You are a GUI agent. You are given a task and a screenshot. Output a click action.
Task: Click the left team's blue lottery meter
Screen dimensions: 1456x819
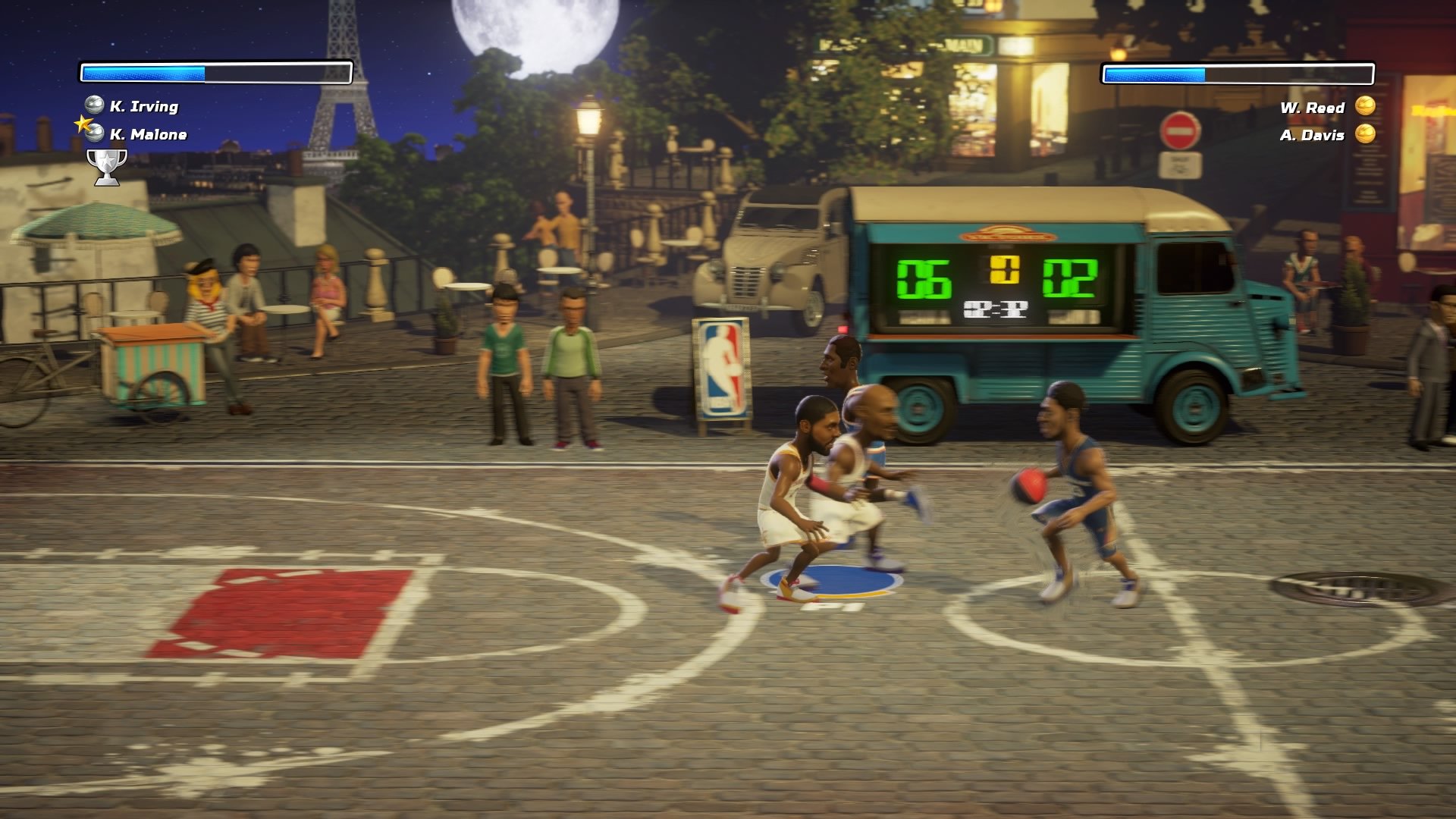tap(215, 71)
